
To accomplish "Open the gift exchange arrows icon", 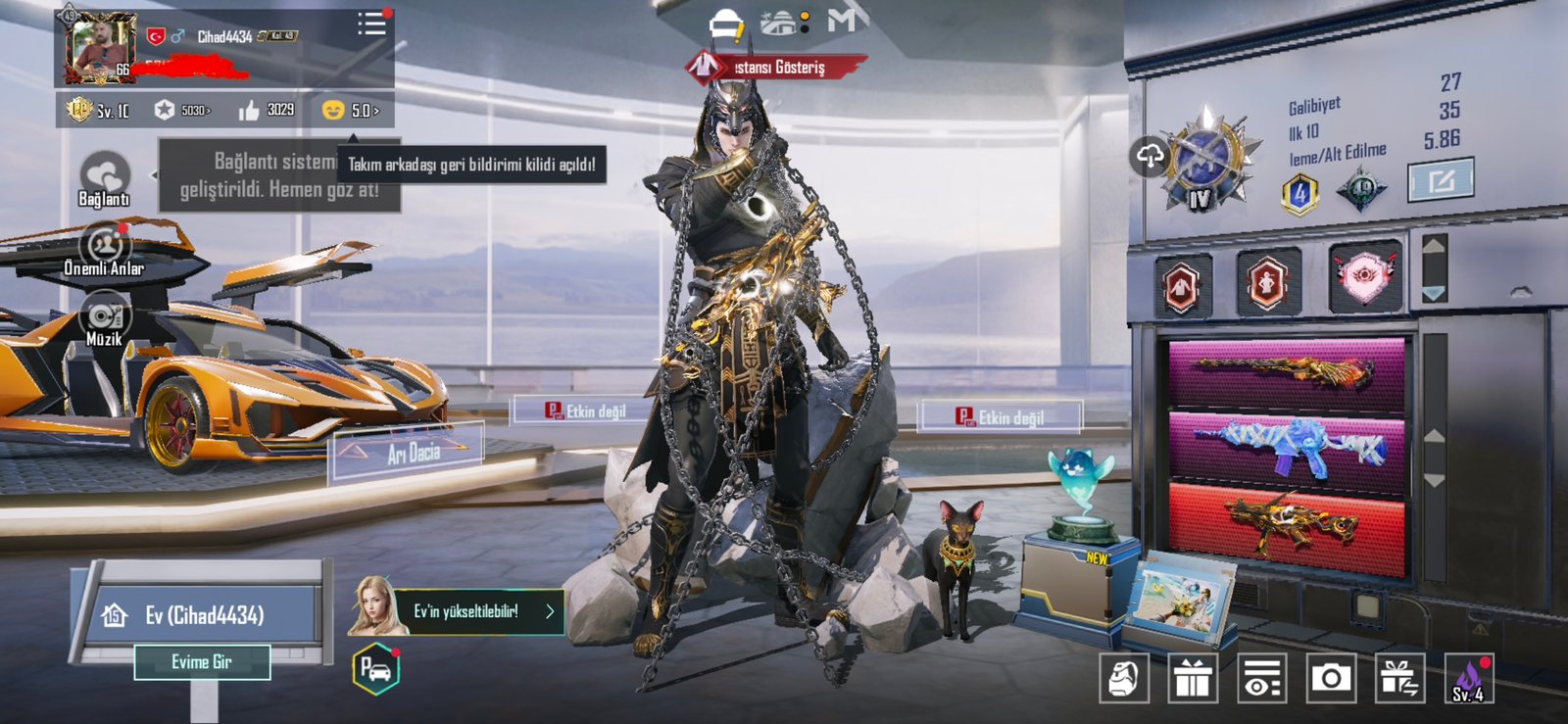I will point(1398,678).
